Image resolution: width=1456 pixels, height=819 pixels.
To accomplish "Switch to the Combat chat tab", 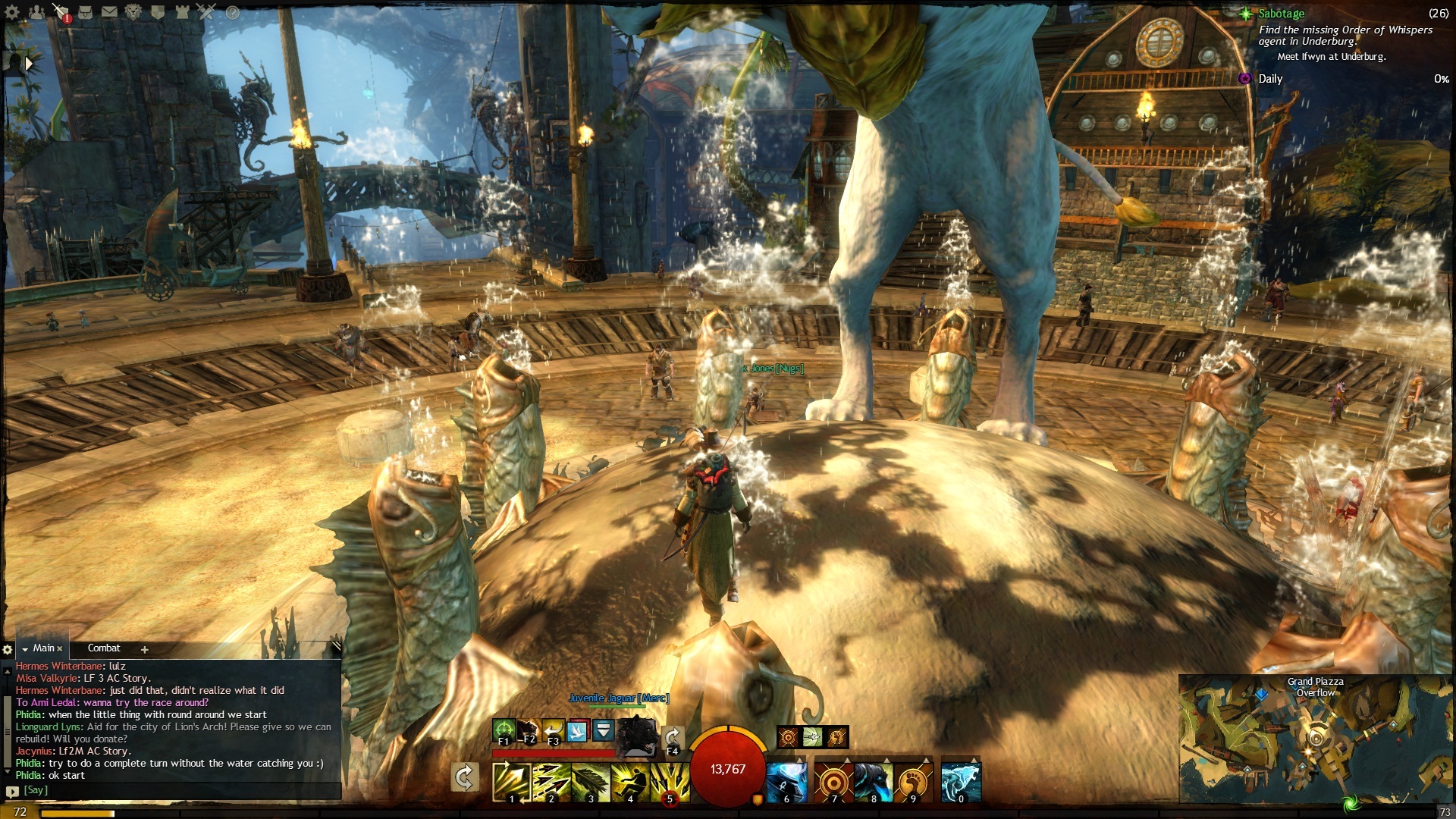I will (104, 648).
